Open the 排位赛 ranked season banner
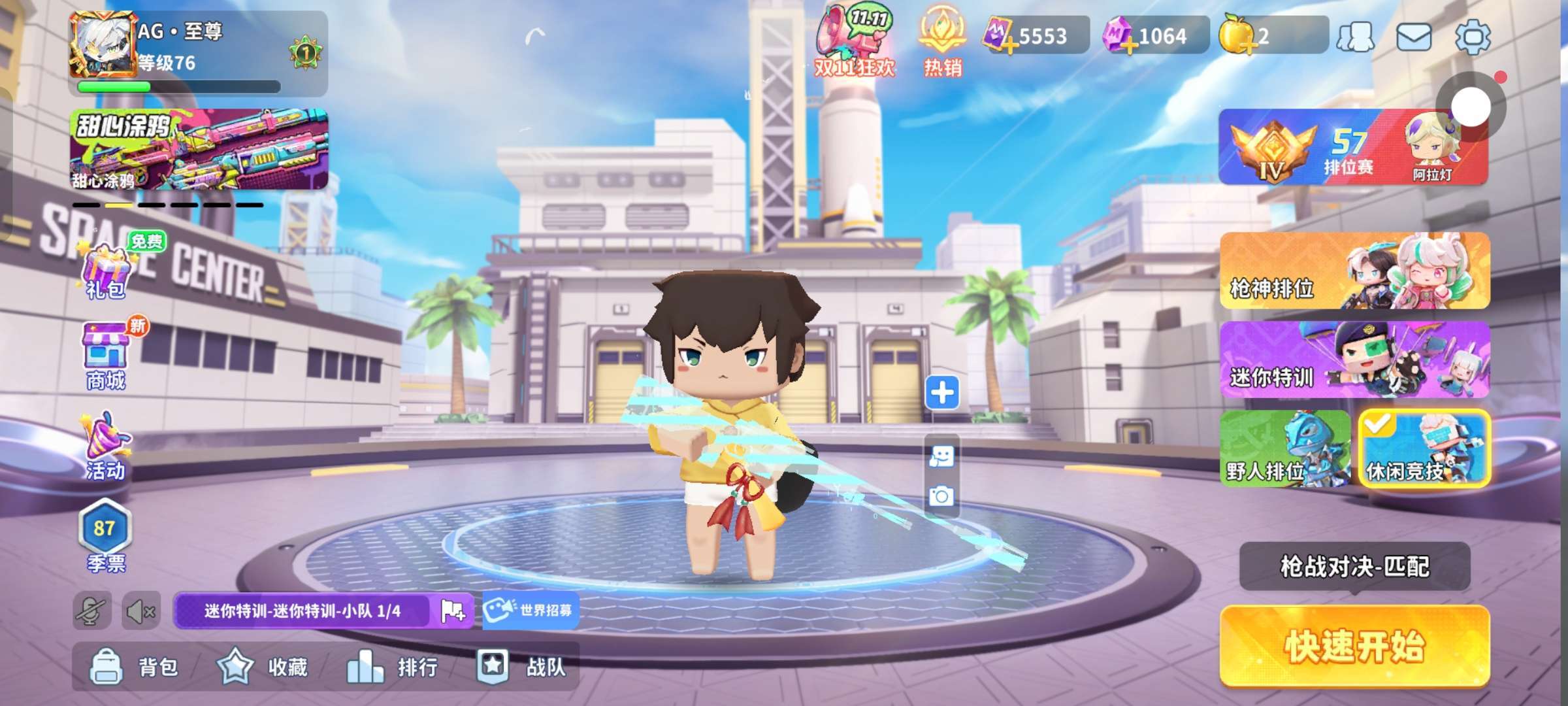Screen dimensions: 1568x706 (x=1352, y=147)
